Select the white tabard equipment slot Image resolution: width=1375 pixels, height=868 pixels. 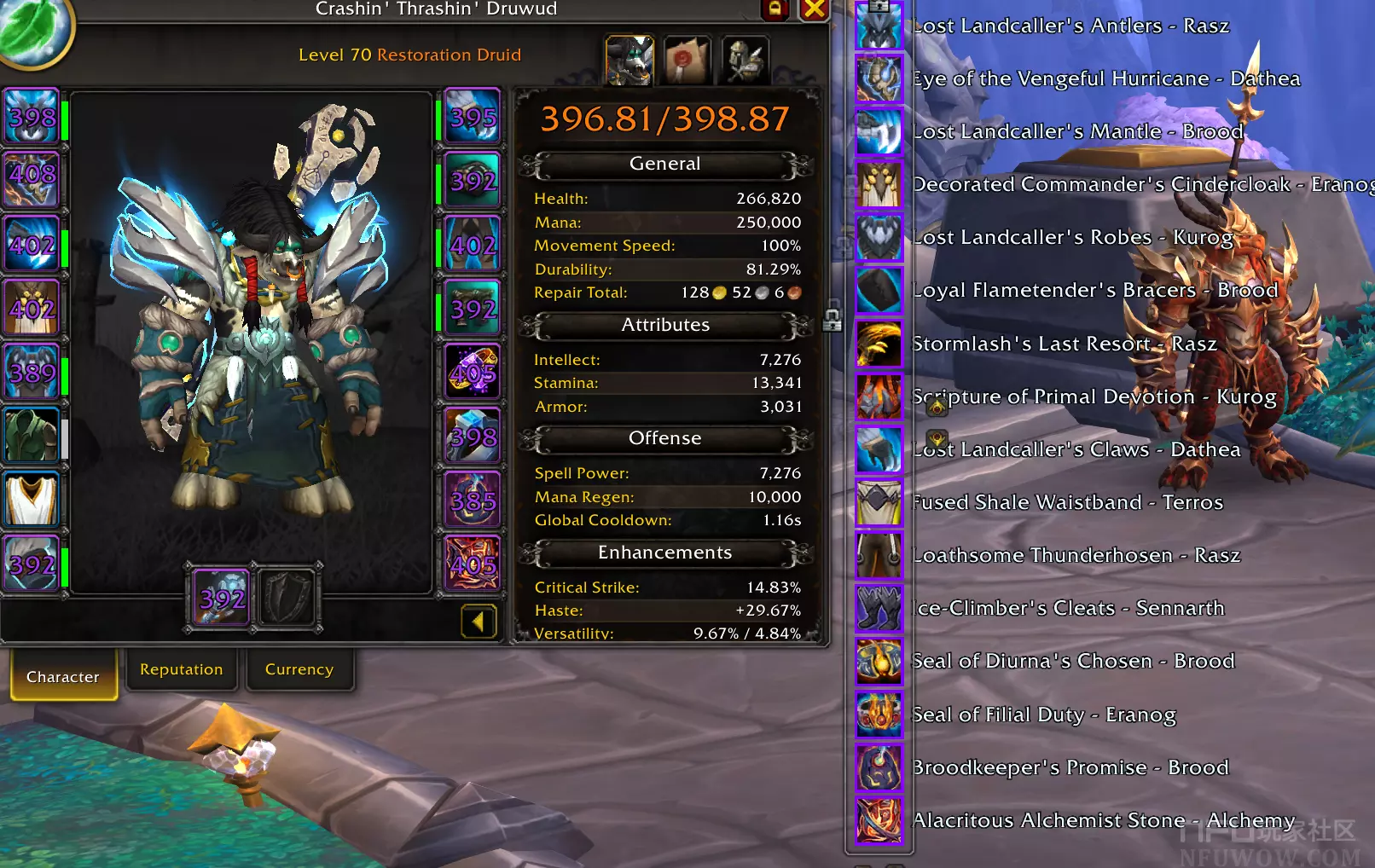(32, 499)
